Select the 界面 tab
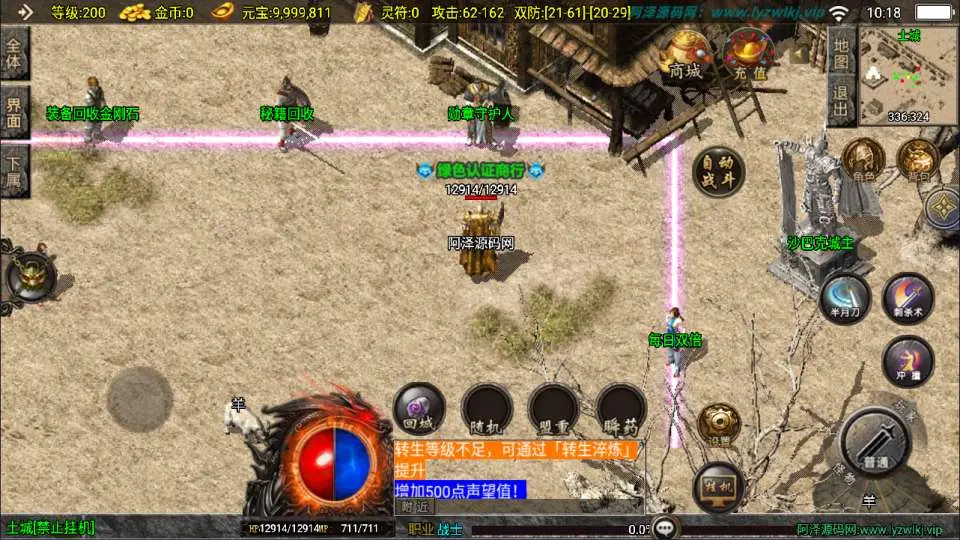Image resolution: width=960 pixels, height=540 pixels. click(15, 112)
